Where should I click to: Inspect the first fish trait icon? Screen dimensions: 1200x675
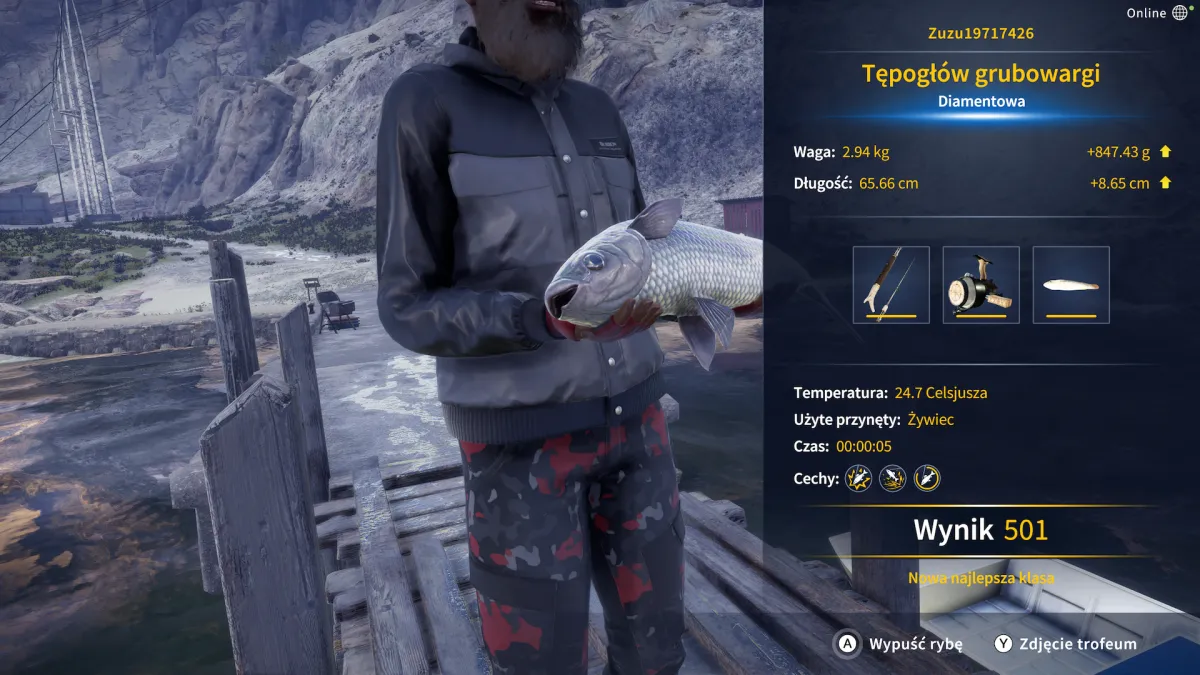coord(859,478)
